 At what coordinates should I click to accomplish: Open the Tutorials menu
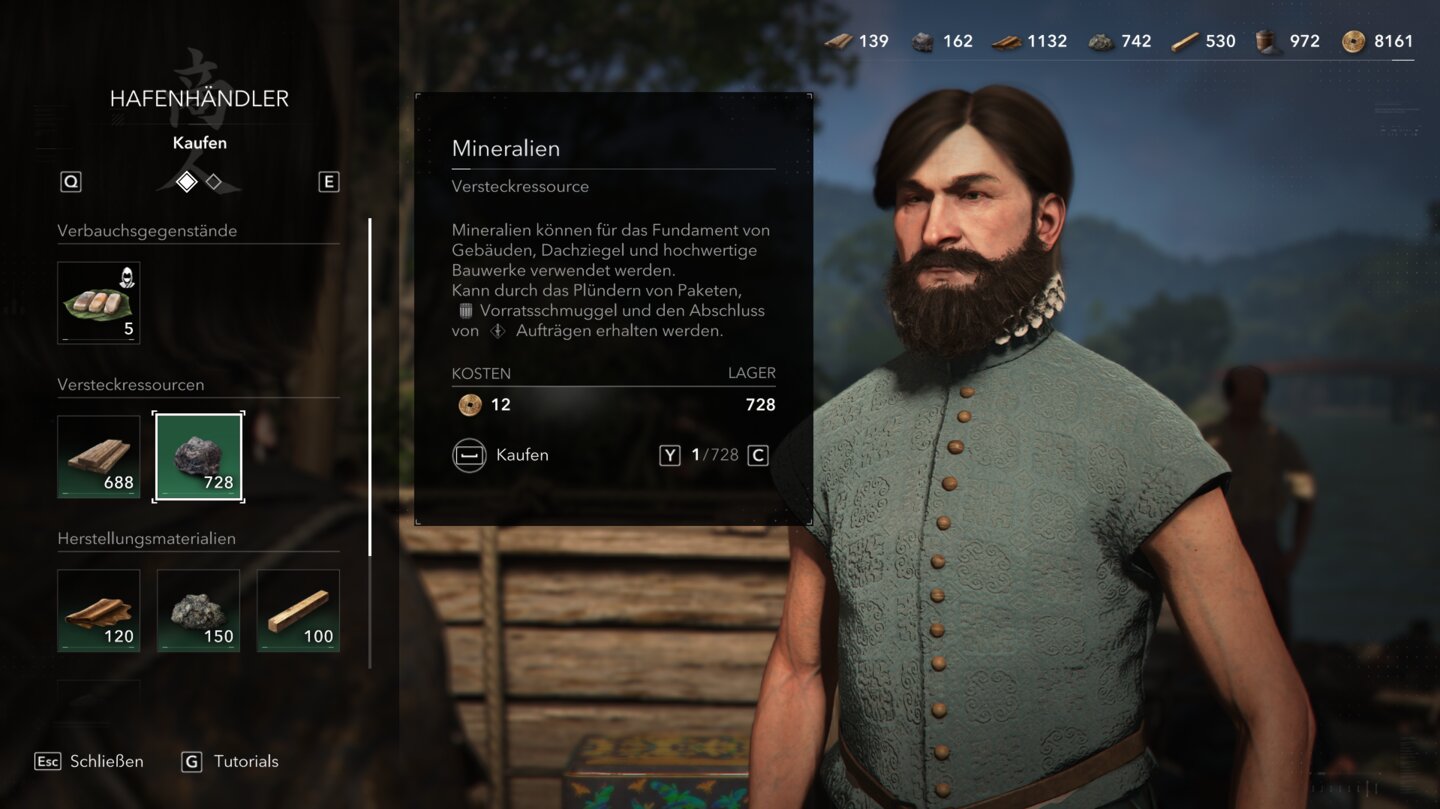[x=230, y=761]
